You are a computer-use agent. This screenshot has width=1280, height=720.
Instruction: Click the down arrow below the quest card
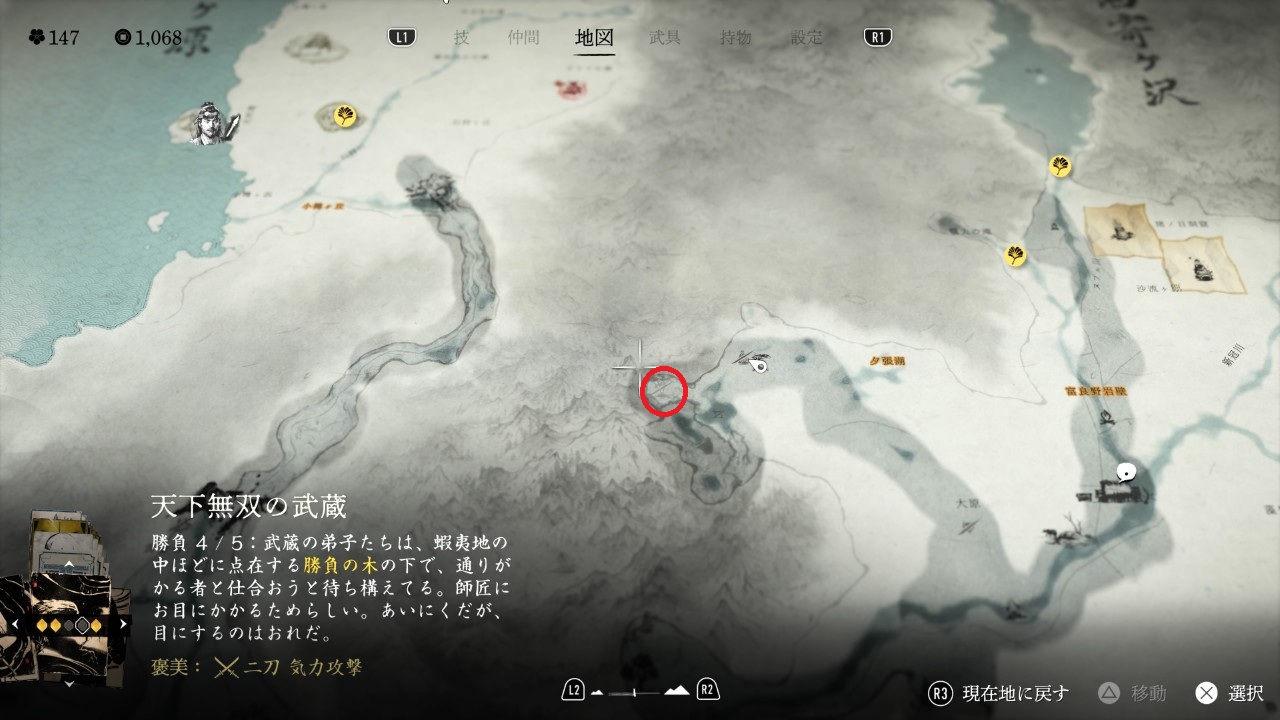(x=68, y=684)
